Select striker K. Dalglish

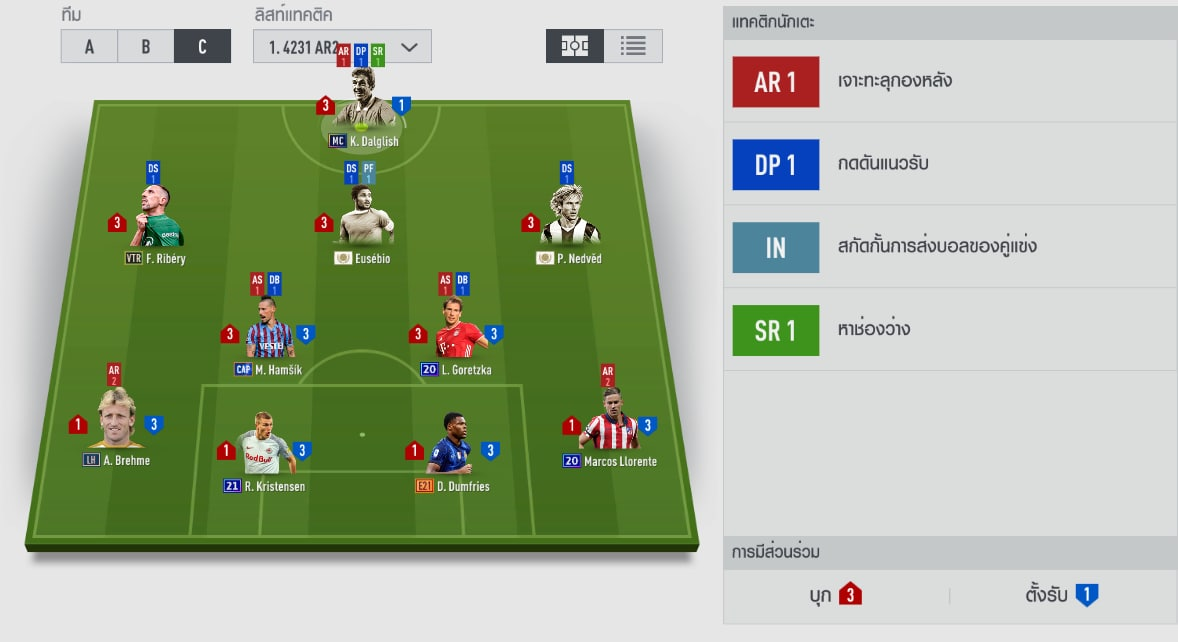click(363, 102)
